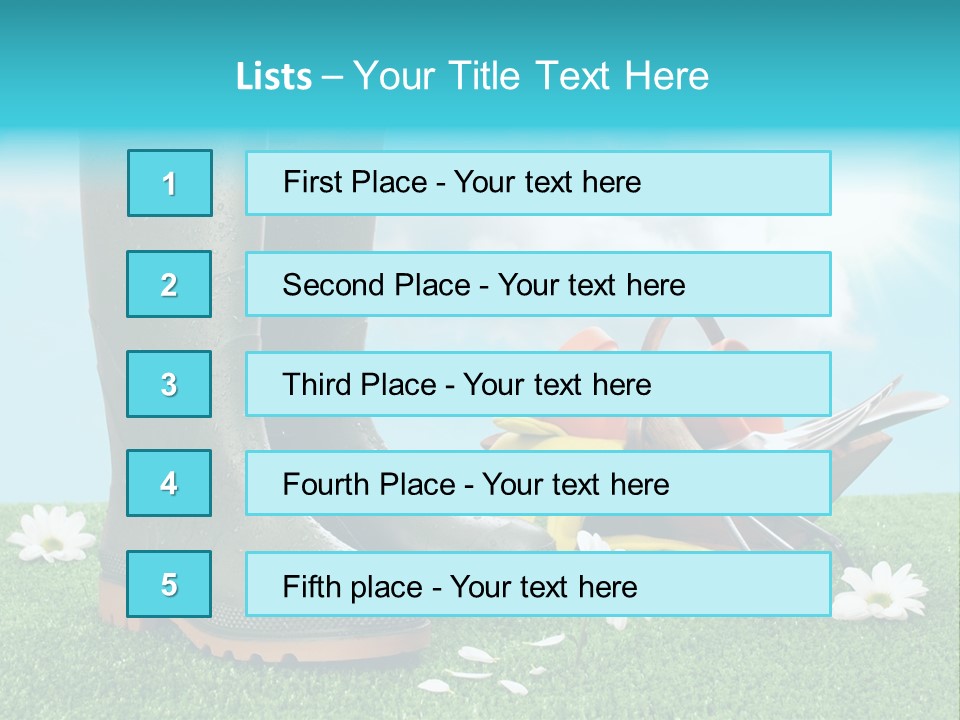Click the number 1 box
This screenshot has width=960, height=720.
pos(170,183)
